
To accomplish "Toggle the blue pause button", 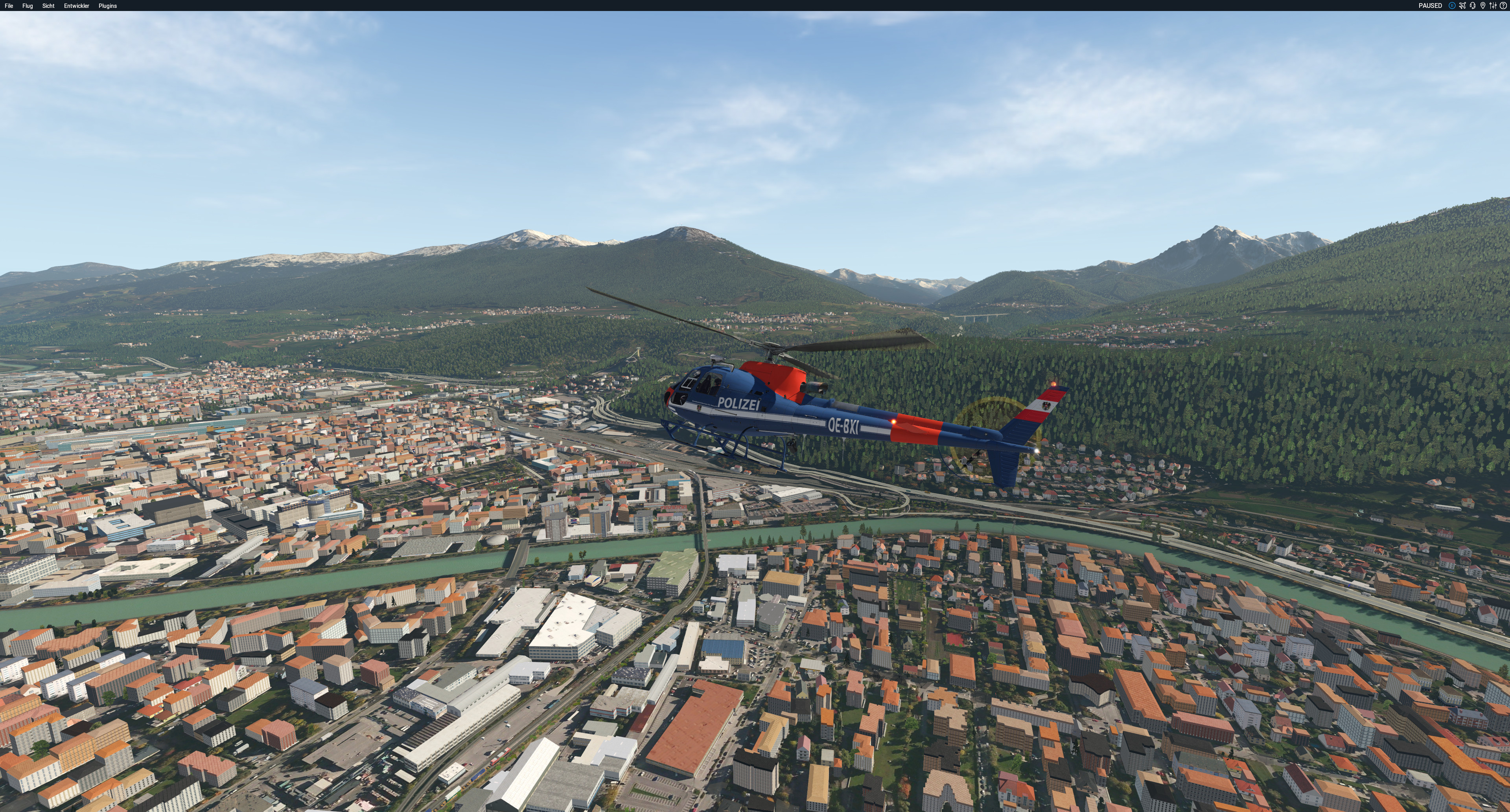I will 1452,6.
